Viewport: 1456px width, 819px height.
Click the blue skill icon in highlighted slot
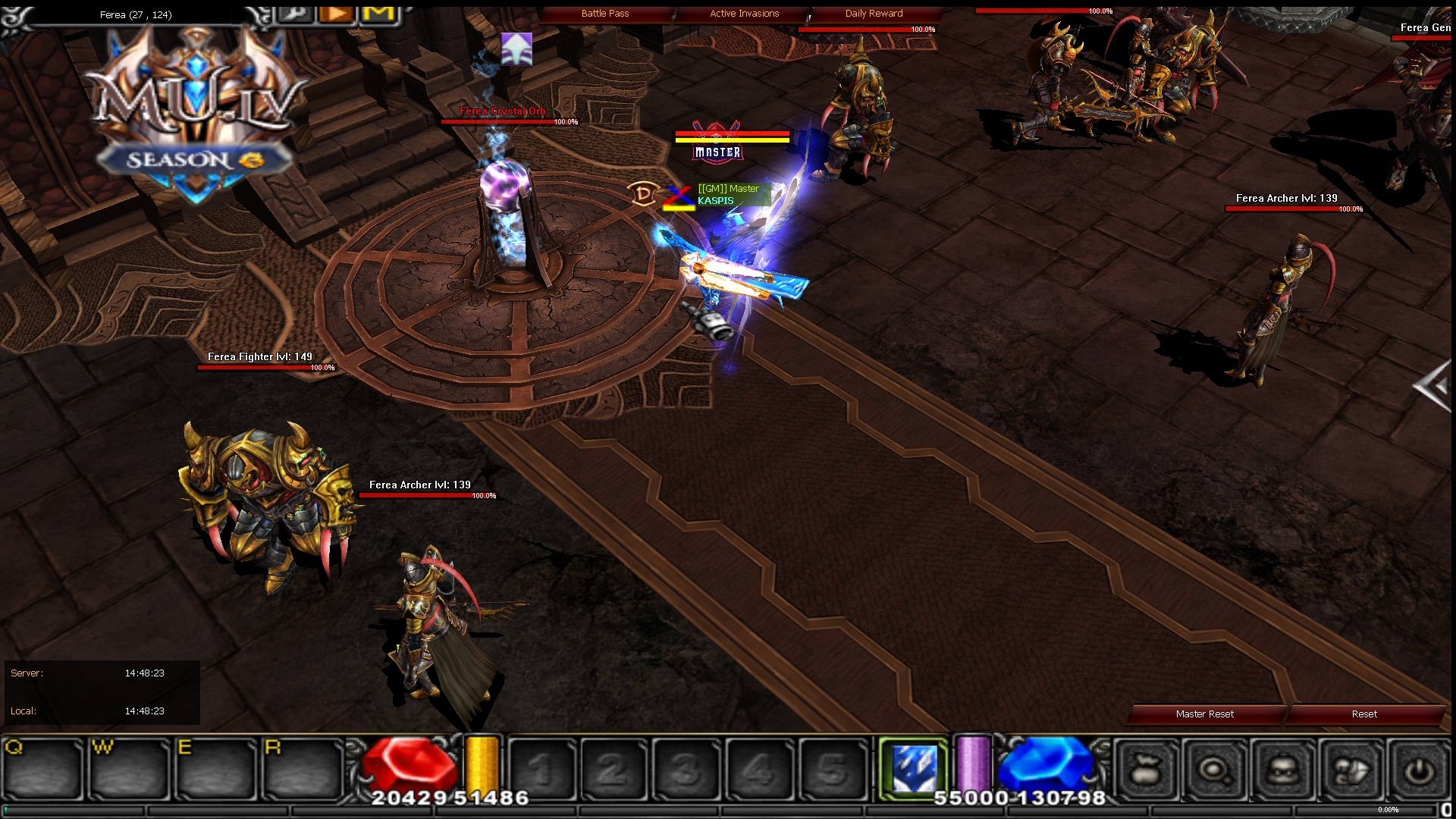pos(914,767)
